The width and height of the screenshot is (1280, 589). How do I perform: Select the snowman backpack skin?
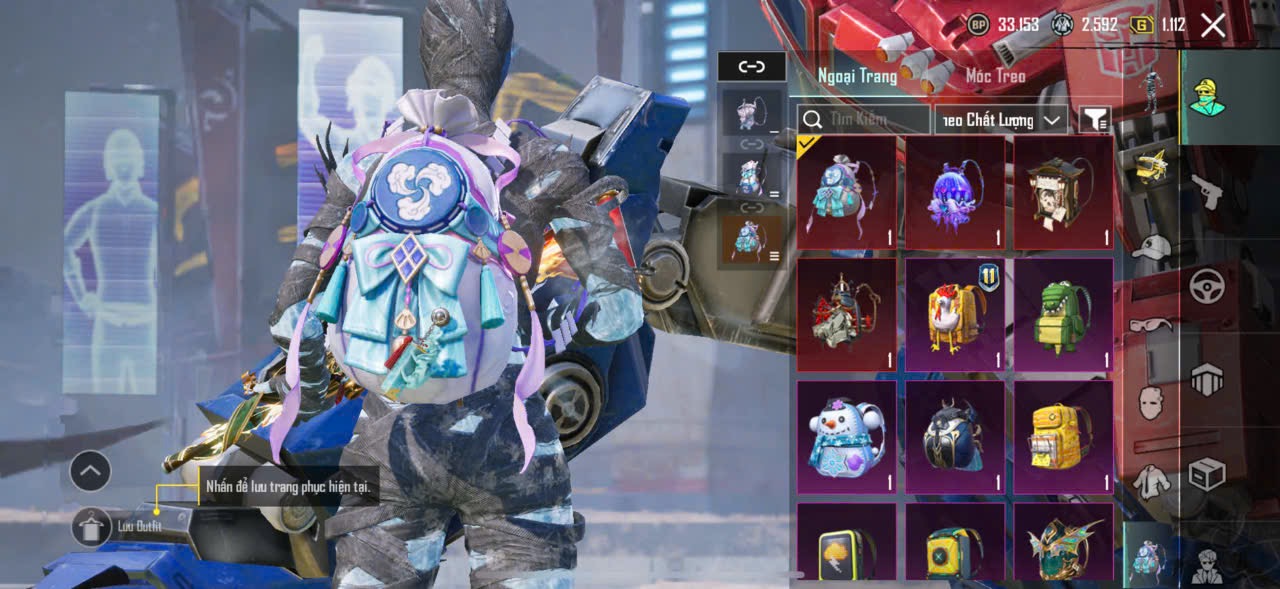(846, 437)
